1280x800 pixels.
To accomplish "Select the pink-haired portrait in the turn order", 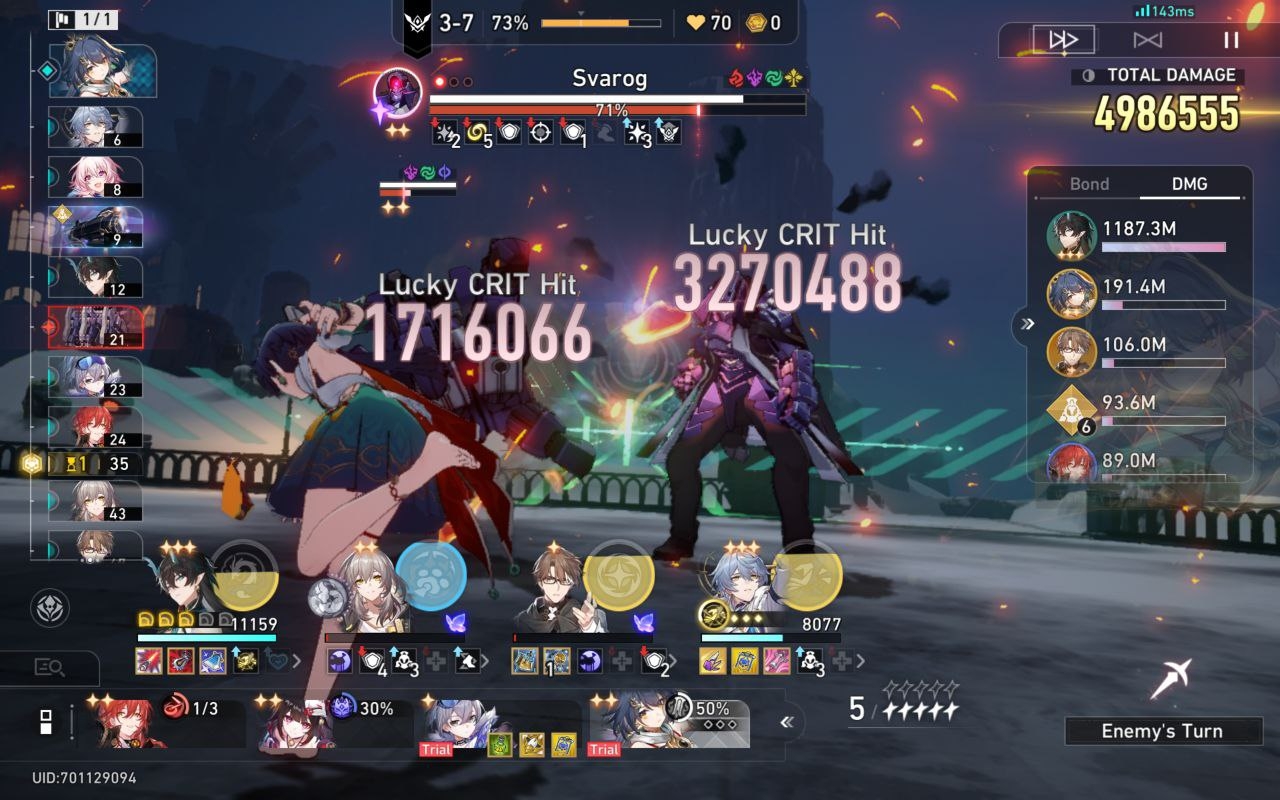I will tap(94, 177).
